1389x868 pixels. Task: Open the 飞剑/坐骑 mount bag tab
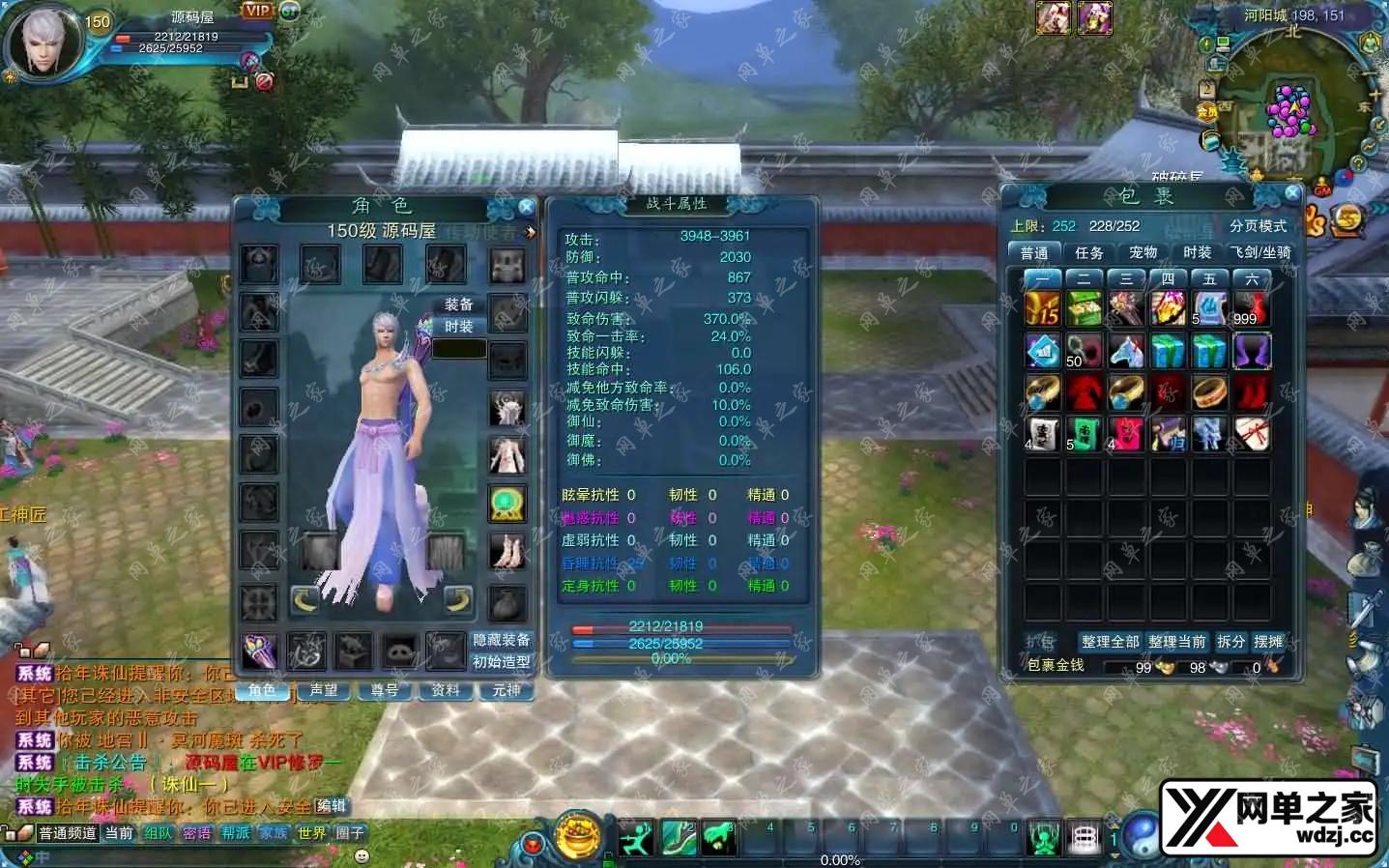(x=1260, y=252)
